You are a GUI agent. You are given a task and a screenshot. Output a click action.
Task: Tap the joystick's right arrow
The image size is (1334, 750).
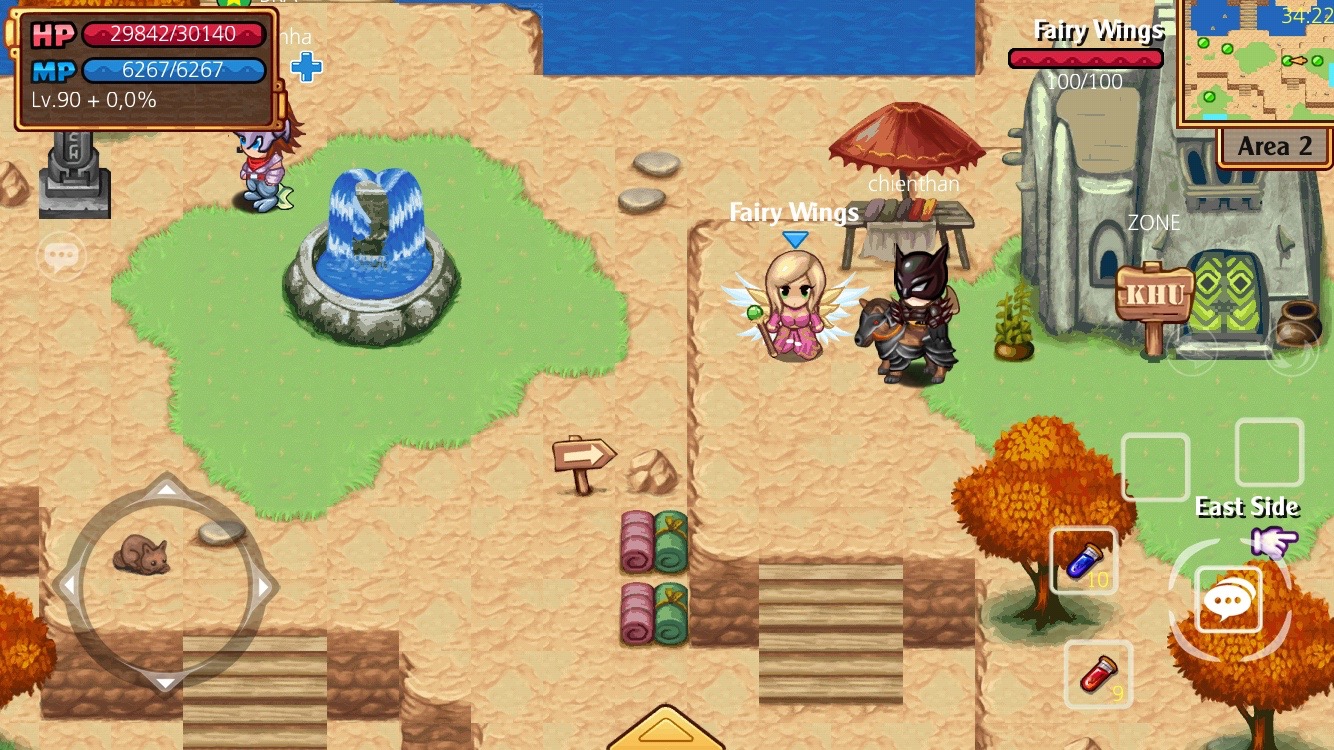tap(266, 587)
